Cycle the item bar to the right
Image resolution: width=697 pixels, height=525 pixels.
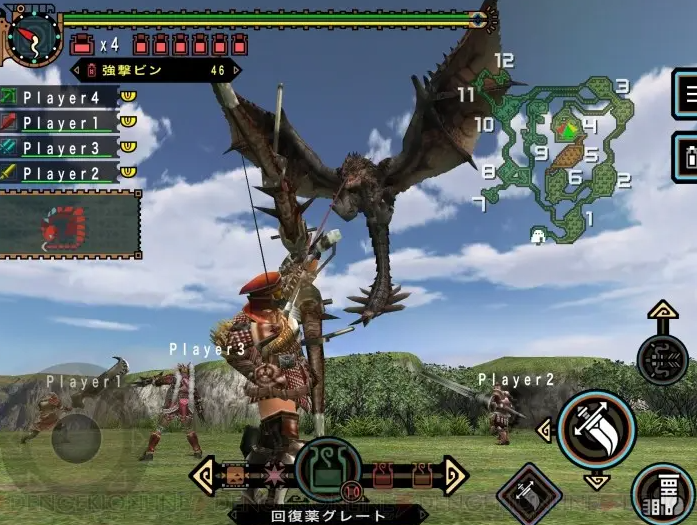tap(455, 475)
